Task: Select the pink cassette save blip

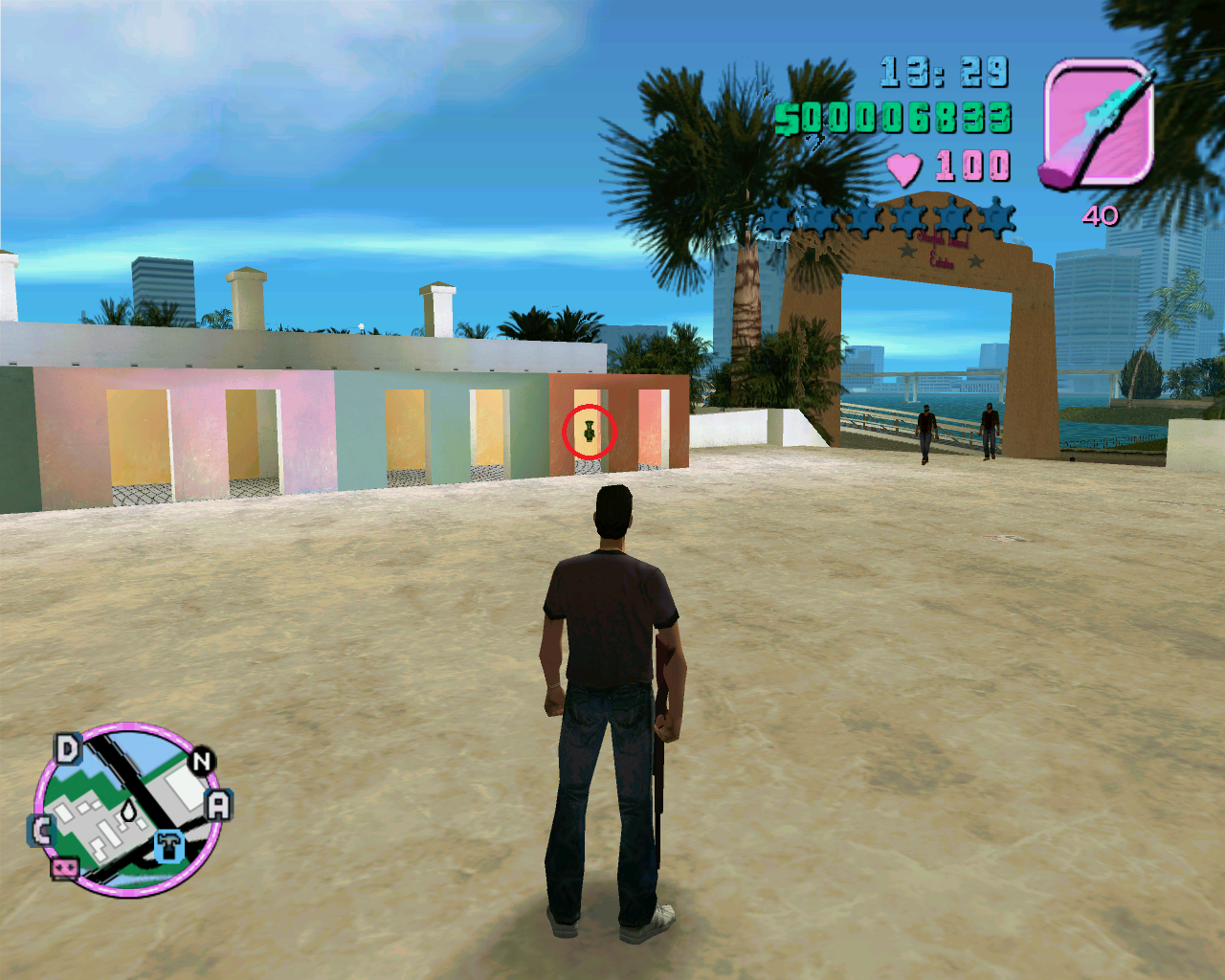Action: (x=64, y=867)
